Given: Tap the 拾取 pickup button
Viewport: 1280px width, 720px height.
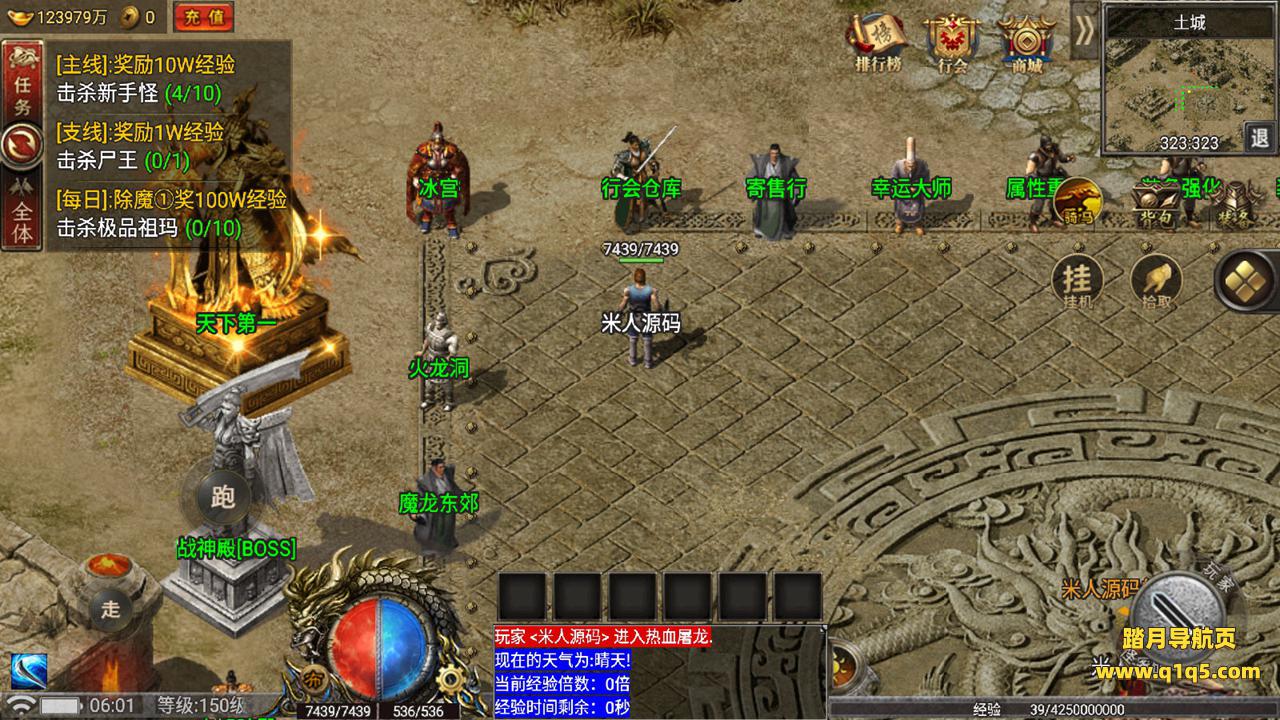Looking at the screenshot, I should point(1156,281).
